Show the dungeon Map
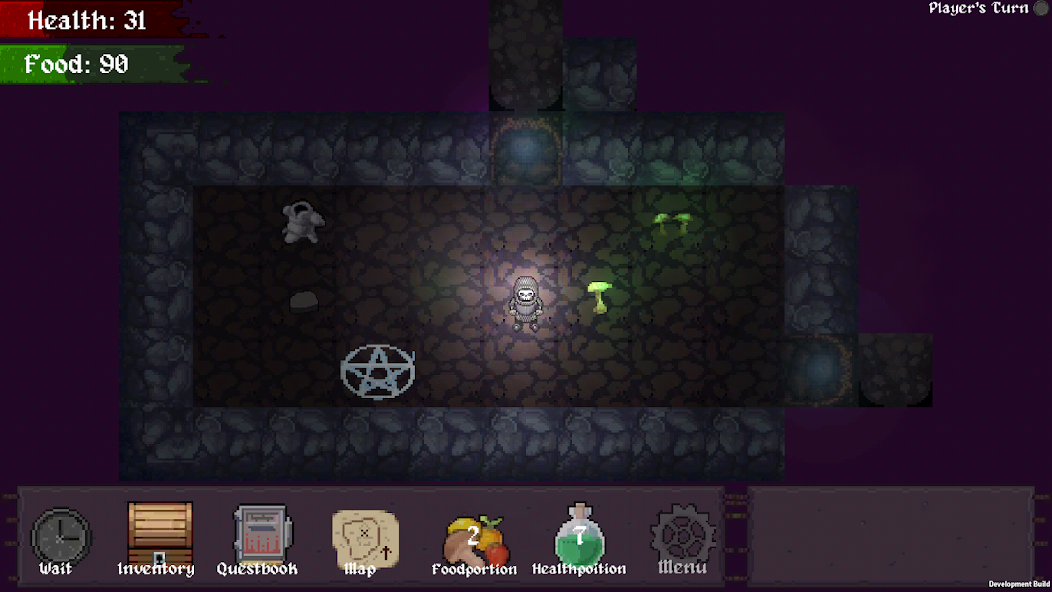 pos(364,539)
